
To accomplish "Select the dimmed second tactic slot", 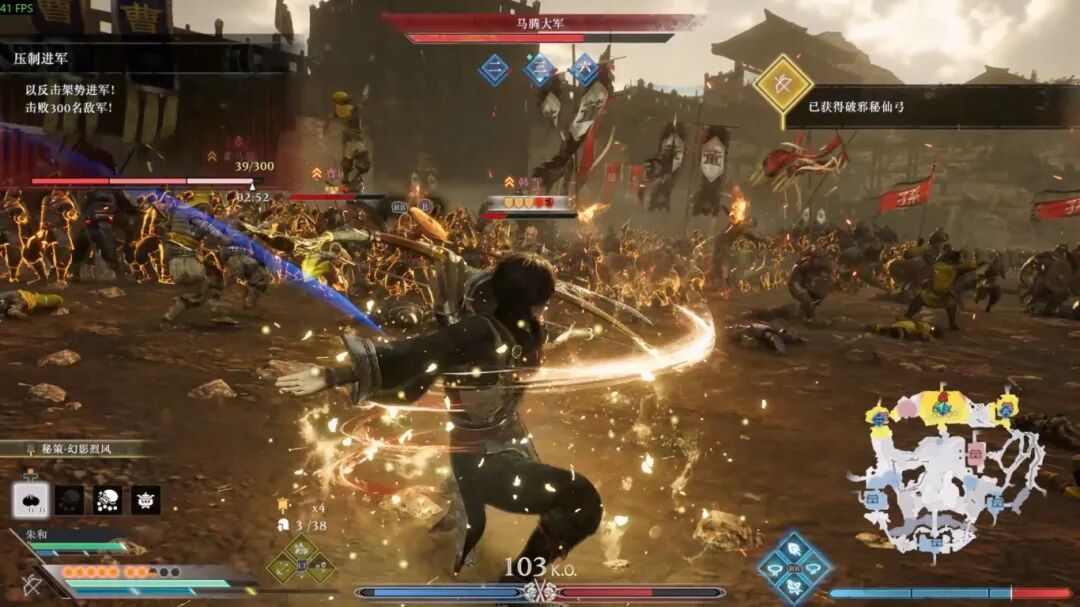I will click(69, 499).
